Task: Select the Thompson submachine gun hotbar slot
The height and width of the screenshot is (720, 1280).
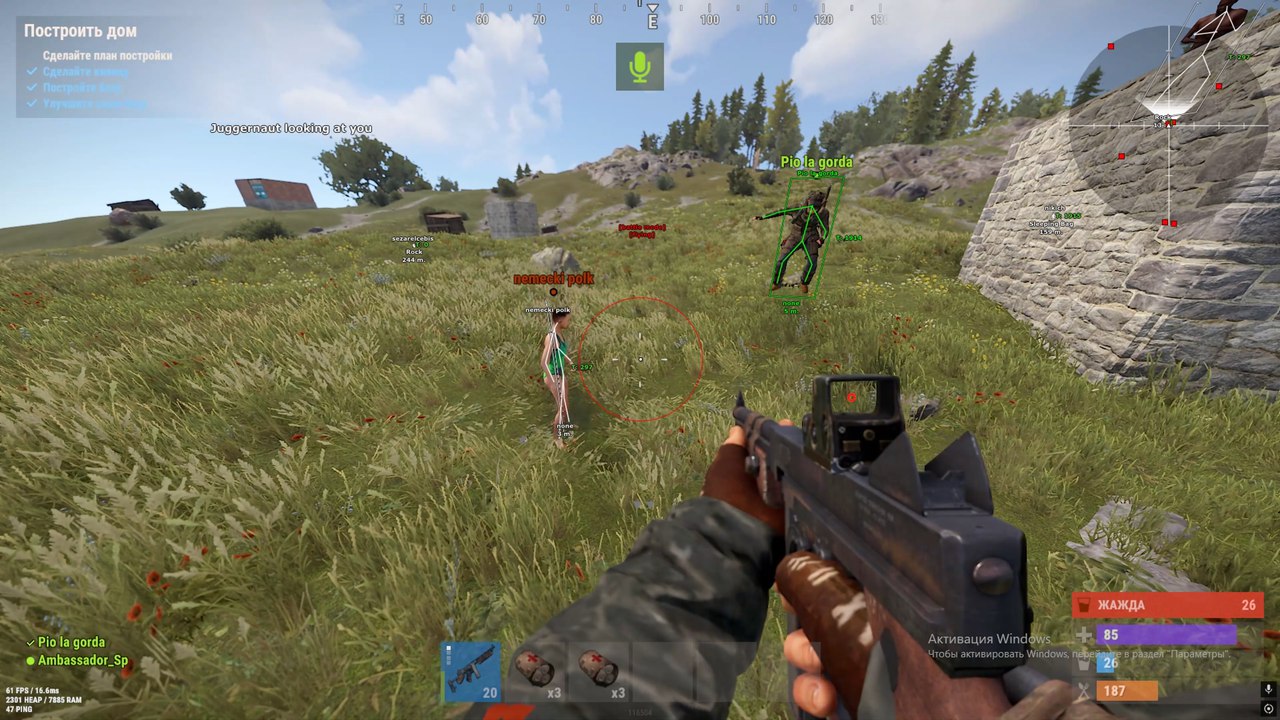Action: (x=472, y=672)
